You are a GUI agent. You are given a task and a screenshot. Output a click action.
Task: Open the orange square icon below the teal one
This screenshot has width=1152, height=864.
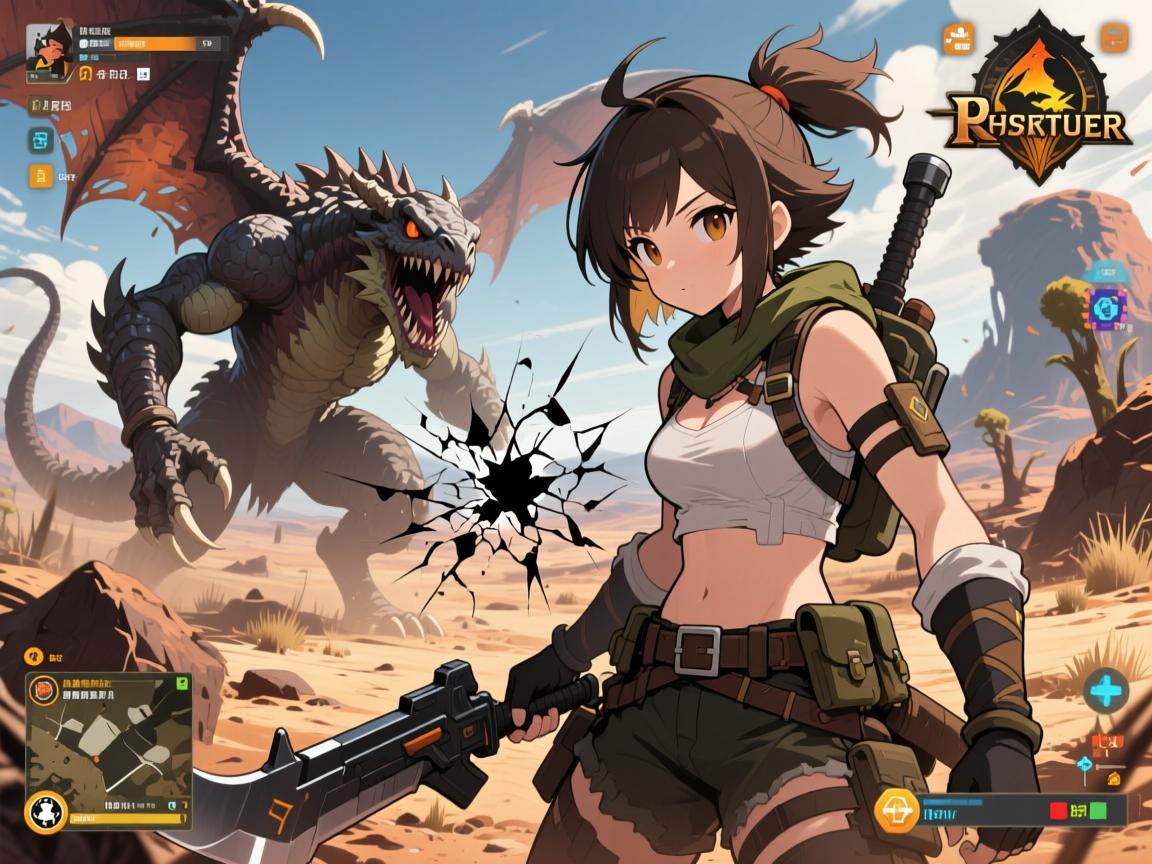pos(41,177)
